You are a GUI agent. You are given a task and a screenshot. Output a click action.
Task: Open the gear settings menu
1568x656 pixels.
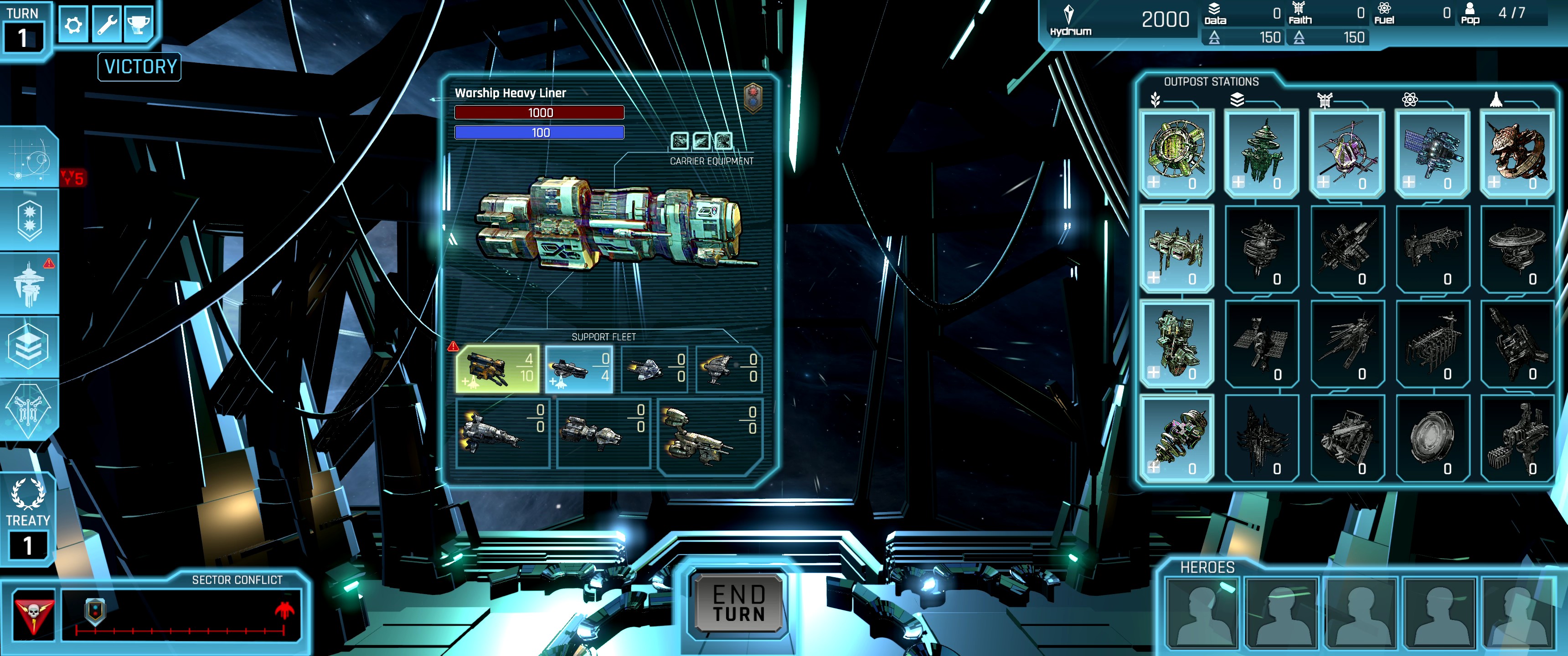(x=73, y=25)
